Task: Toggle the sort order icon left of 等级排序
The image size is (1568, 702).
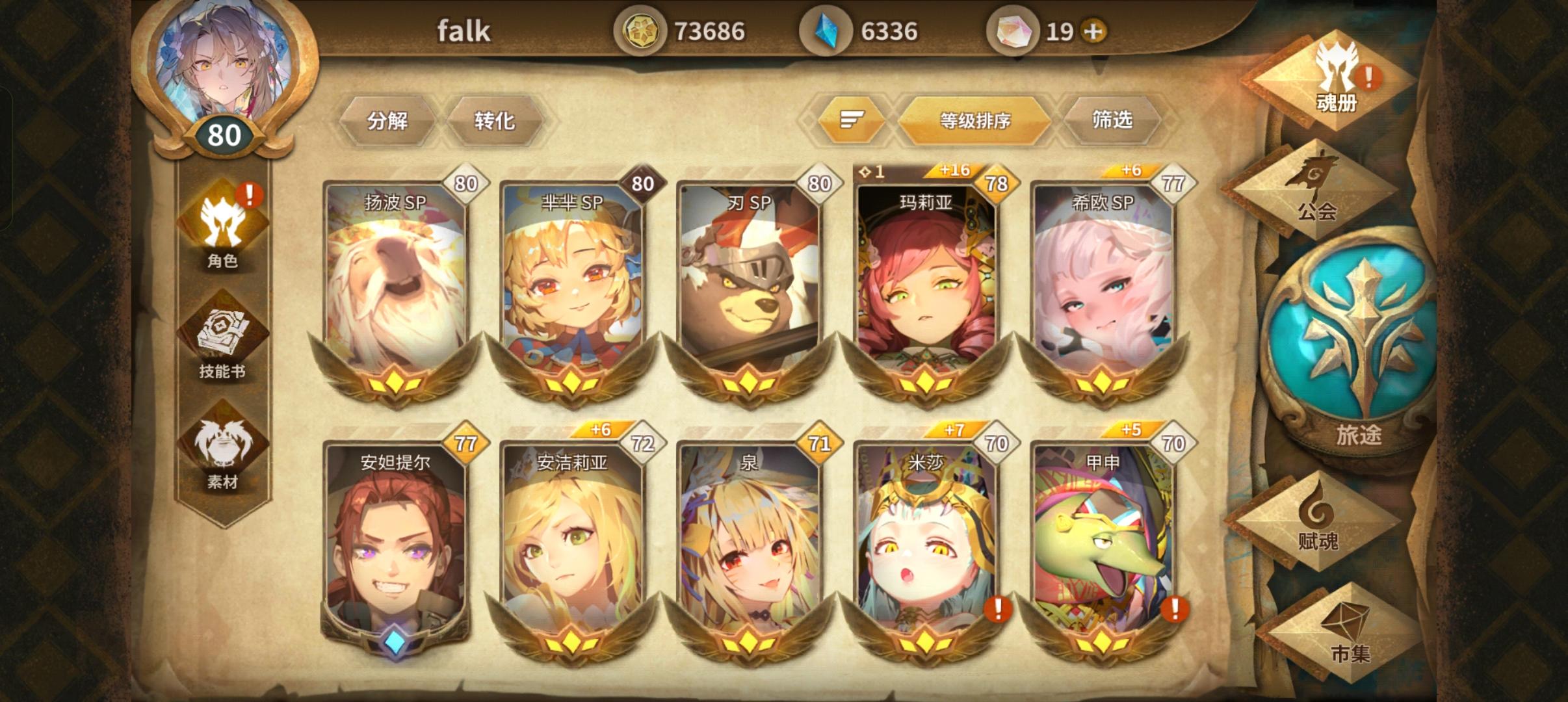Action: 852,120
